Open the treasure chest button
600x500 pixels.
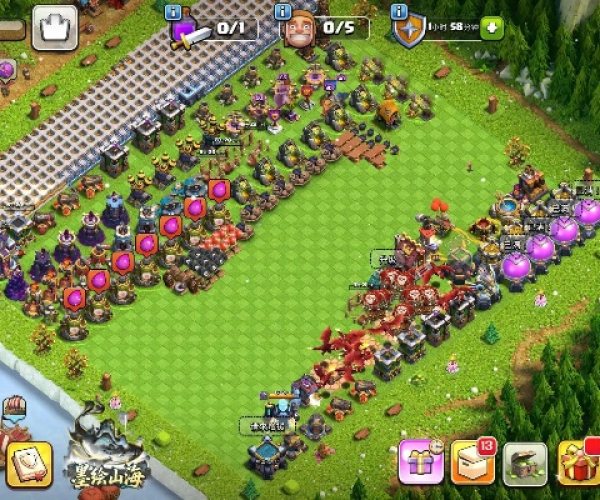click(525, 463)
